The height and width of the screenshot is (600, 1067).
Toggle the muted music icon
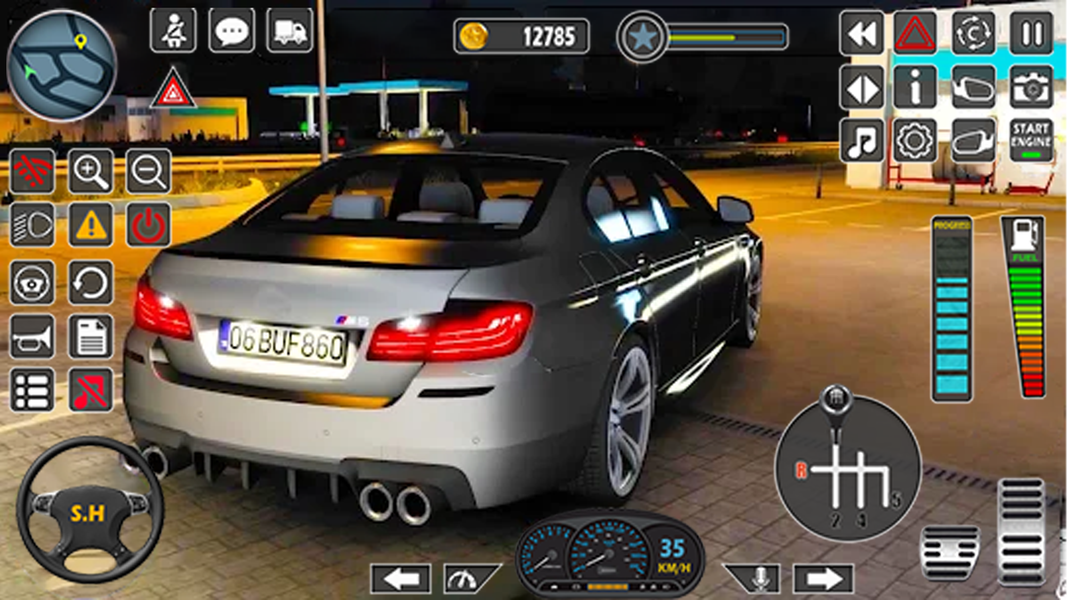90,390
